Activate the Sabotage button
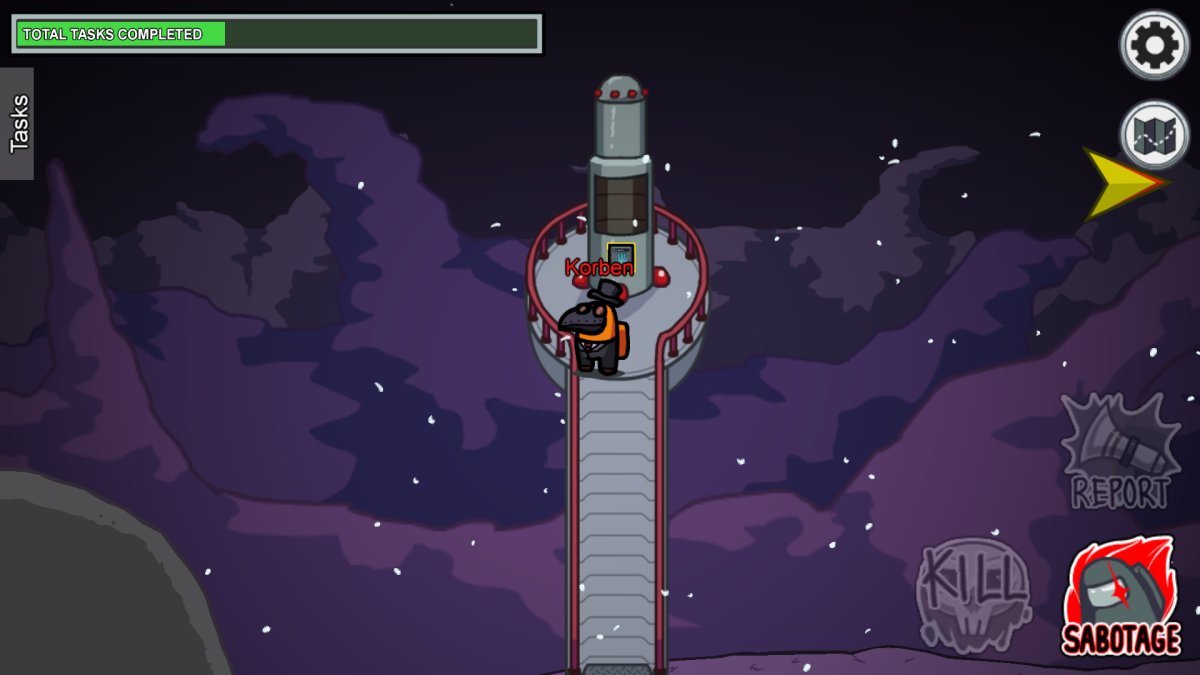 click(x=1120, y=598)
